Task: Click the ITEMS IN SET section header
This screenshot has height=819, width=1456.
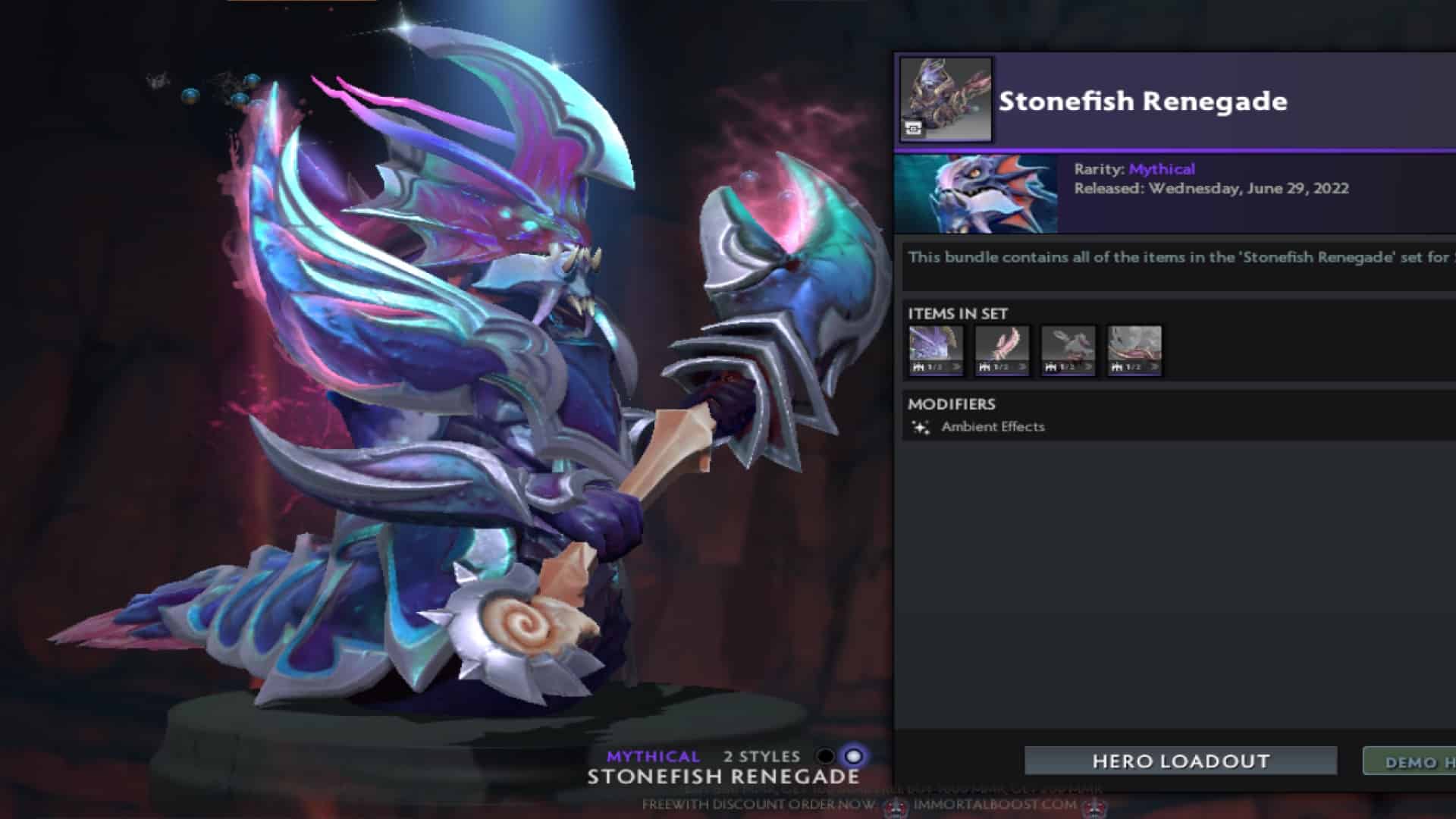Action: pyautogui.click(x=957, y=313)
